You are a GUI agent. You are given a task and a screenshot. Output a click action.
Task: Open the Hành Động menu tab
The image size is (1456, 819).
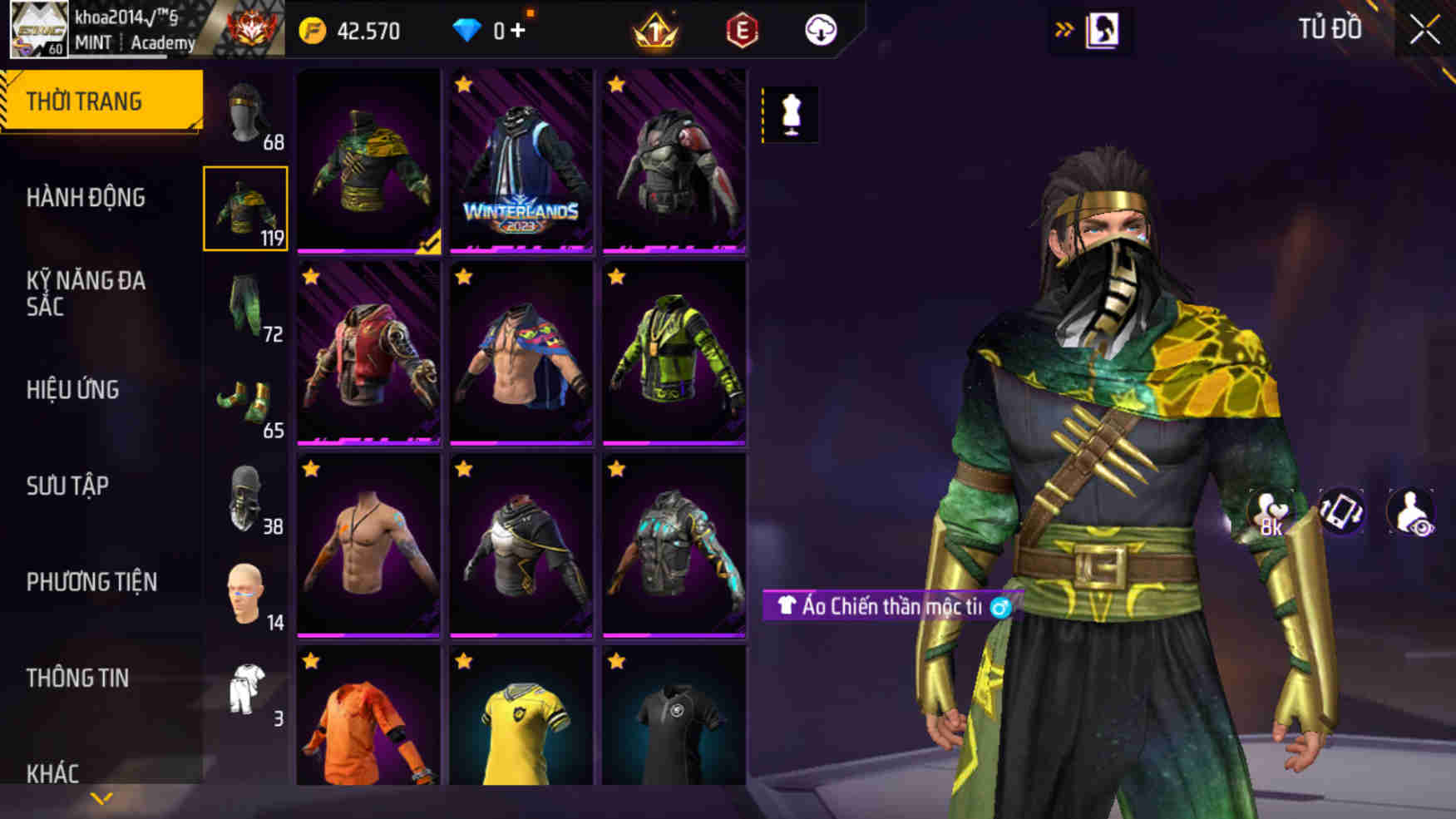[86, 198]
